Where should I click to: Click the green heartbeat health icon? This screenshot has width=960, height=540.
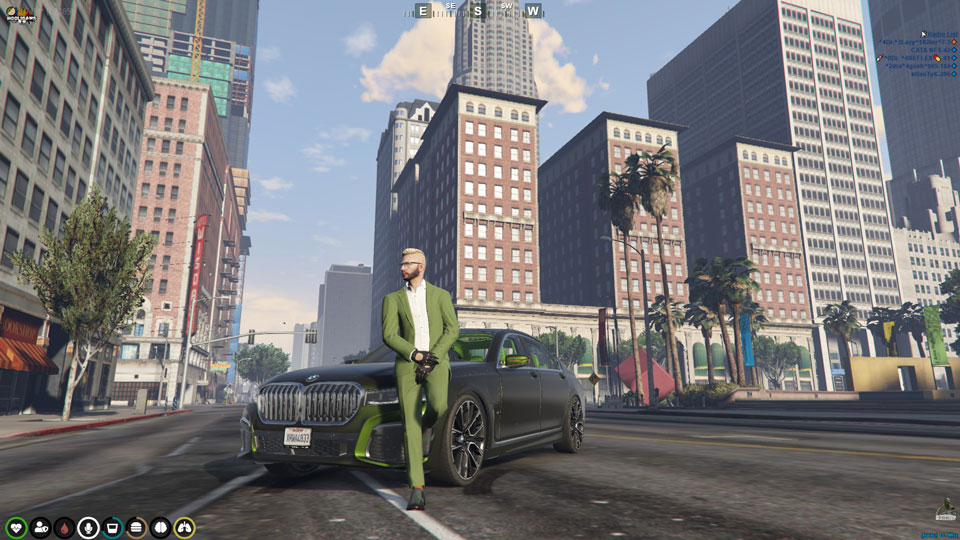tap(16, 527)
